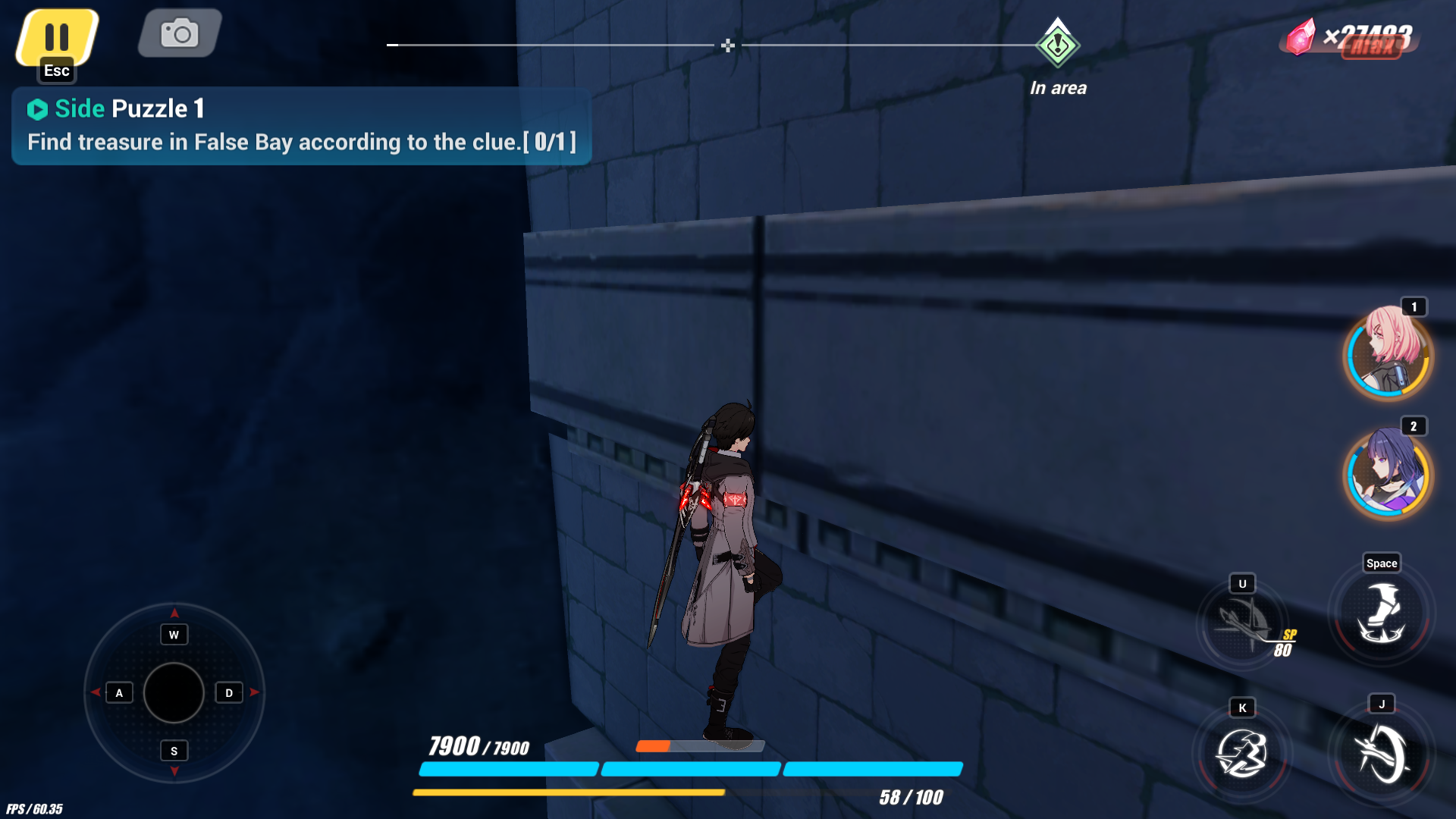Image resolution: width=1456 pixels, height=819 pixels.
Task: Click the center of the movement joystick
Action: pos(173,692)
